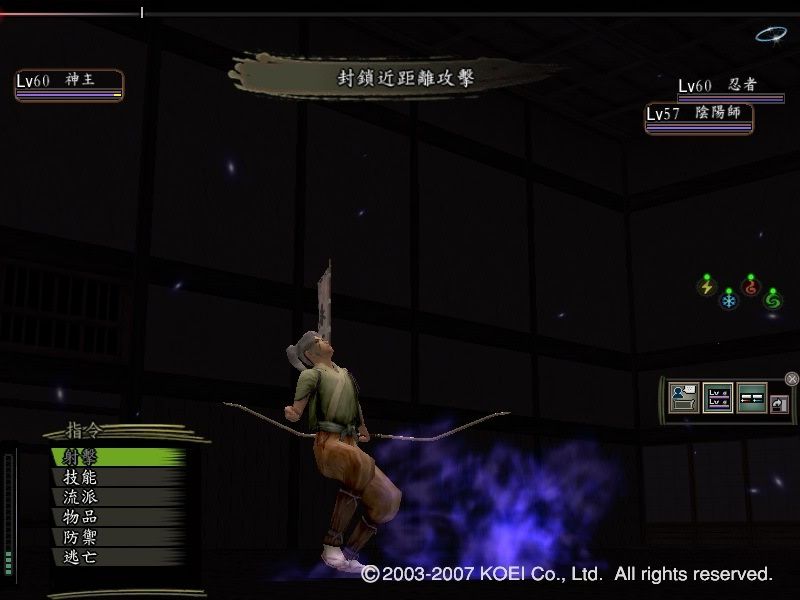This screenshot has height=600, width=800.
Task: Click the ring icon in the top corner
Action: [770, 35]
